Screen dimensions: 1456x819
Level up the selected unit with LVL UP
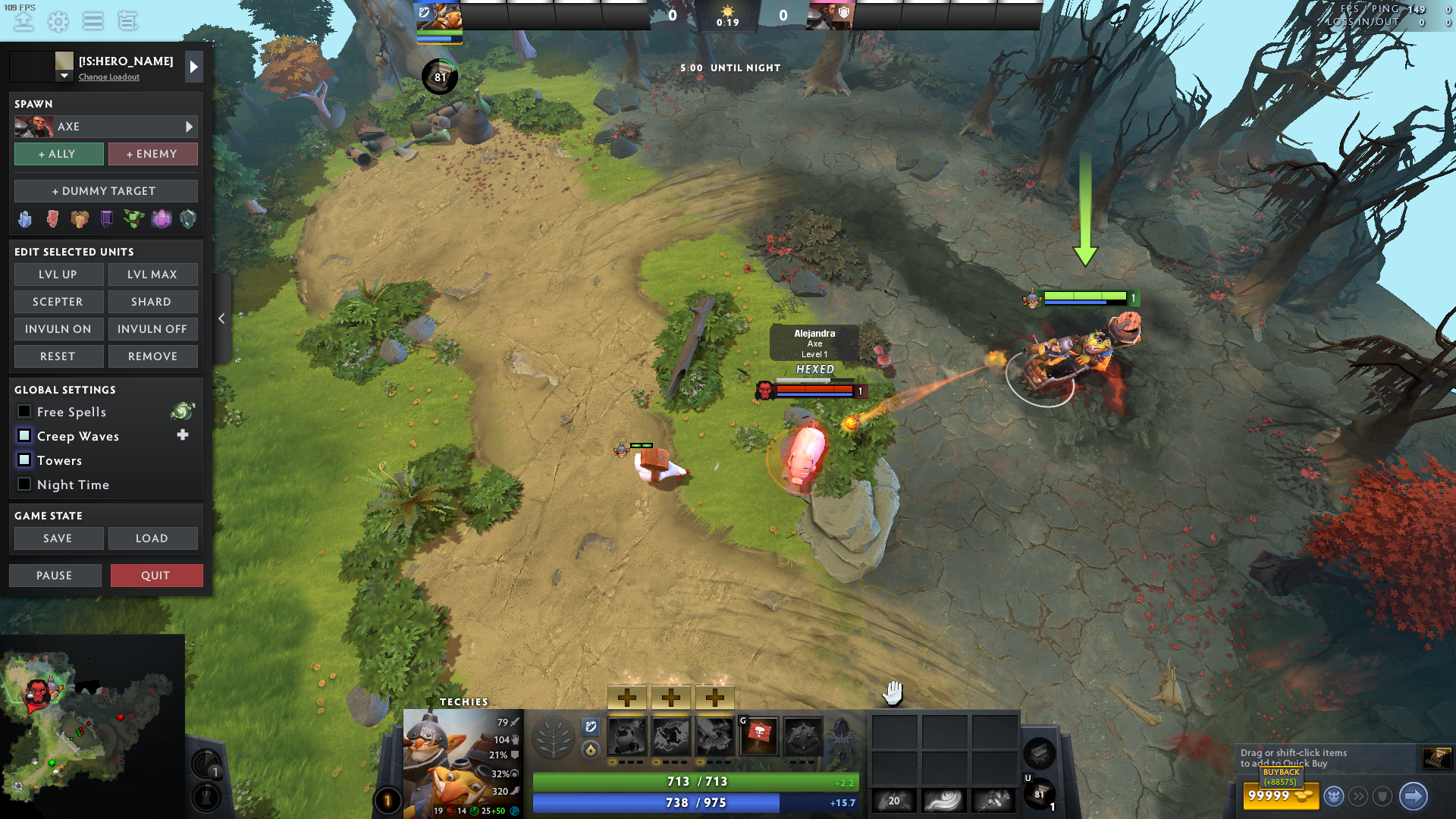coord(58,275)
